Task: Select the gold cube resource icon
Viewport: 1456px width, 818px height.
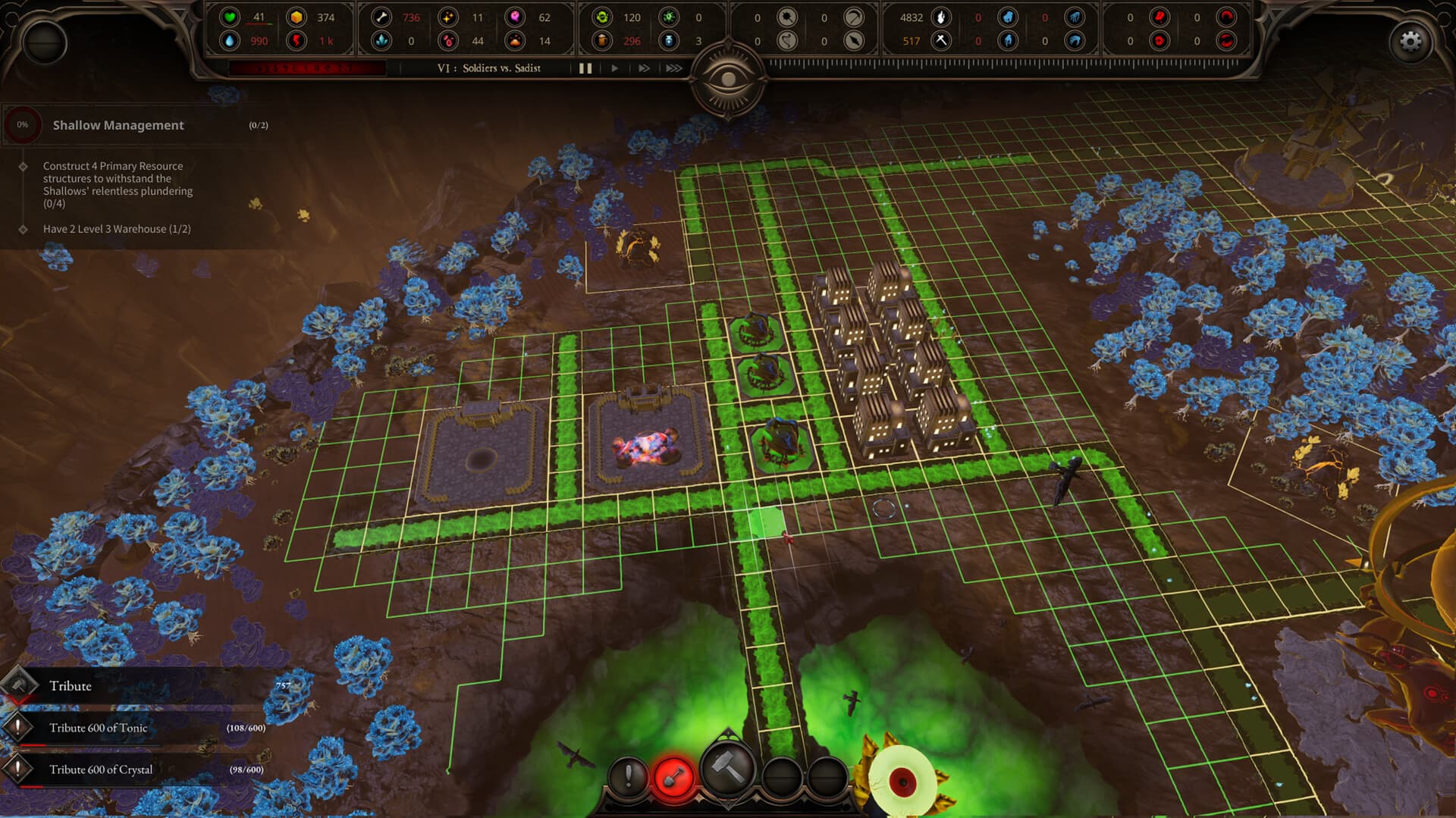Action: (x=297, y=17)
